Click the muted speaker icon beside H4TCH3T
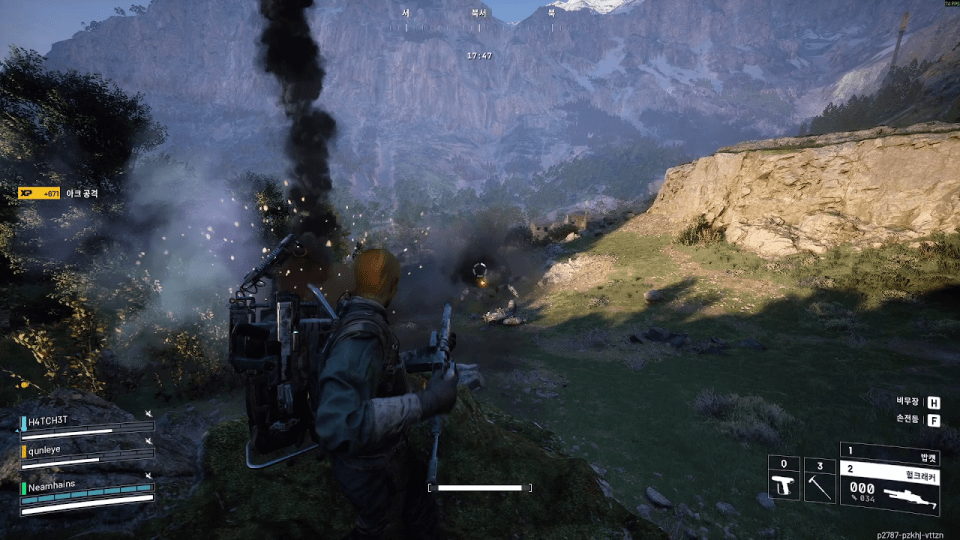The height and width of the screenshot is (540, 960). (x=149, y=412)
